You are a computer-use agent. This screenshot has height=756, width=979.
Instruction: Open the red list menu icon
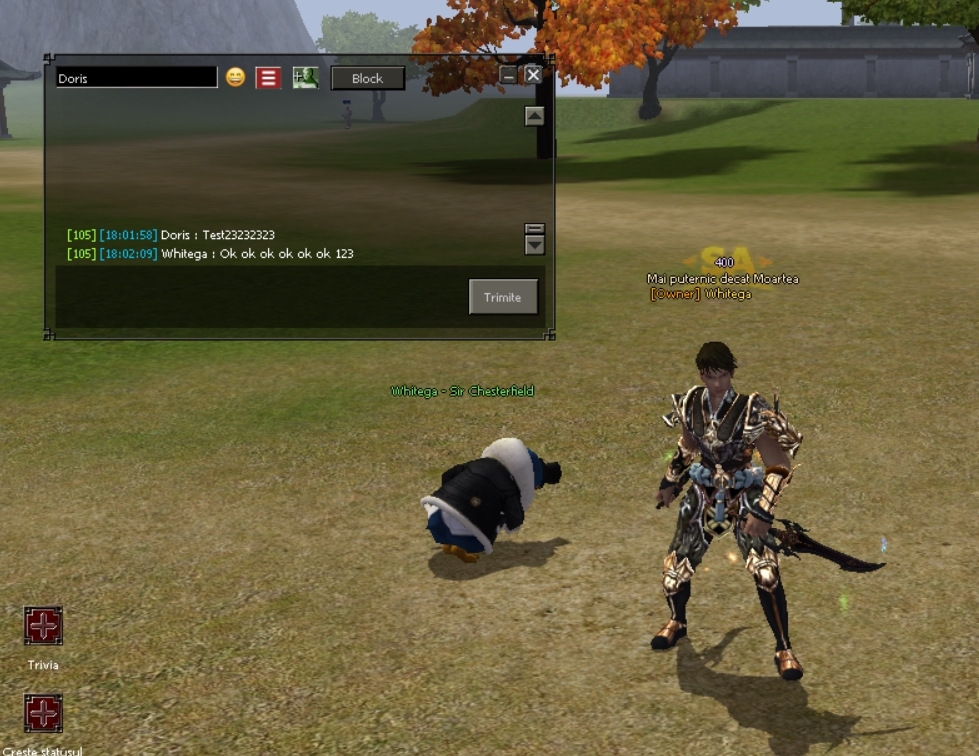(x=268, y=78)
